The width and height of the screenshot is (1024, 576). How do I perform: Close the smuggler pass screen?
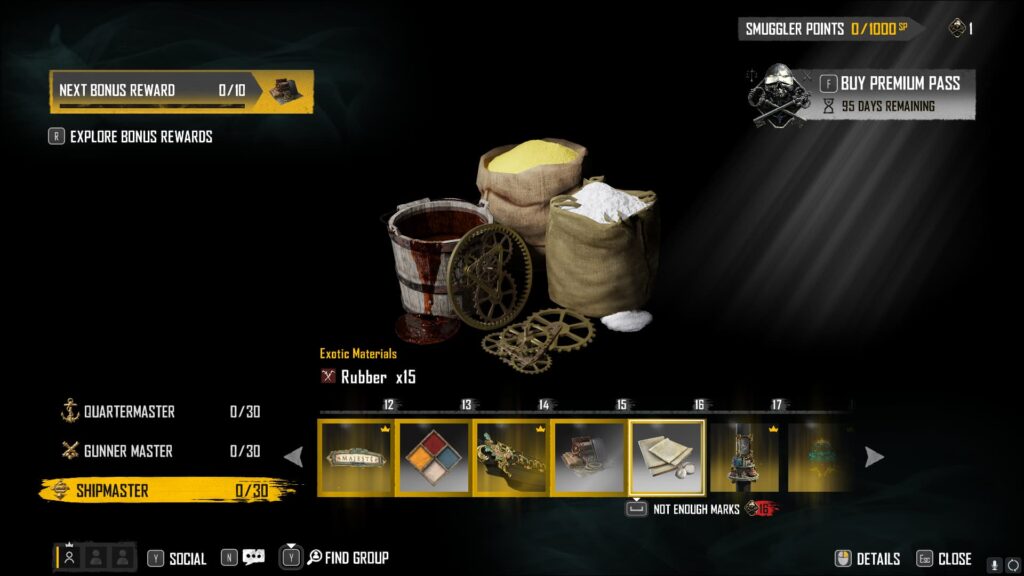(x=944, y=559)
